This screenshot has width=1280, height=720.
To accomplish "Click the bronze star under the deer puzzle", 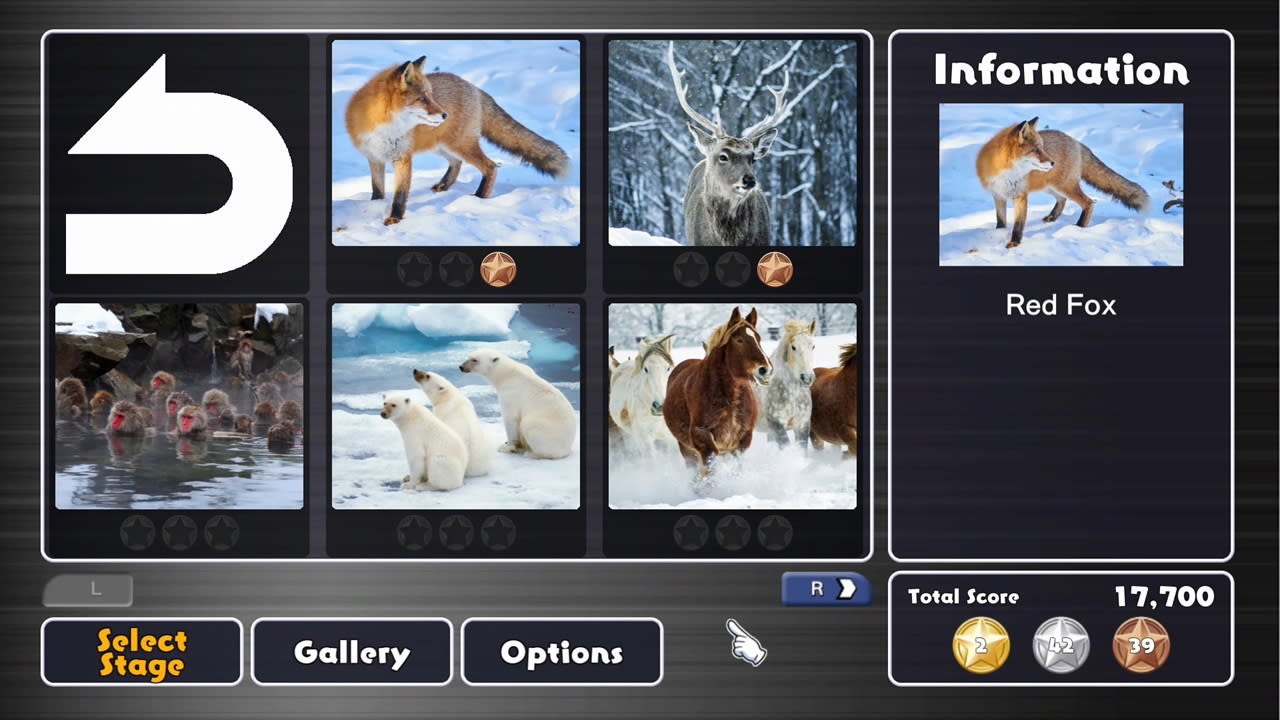I will click(x=776, y=269).
